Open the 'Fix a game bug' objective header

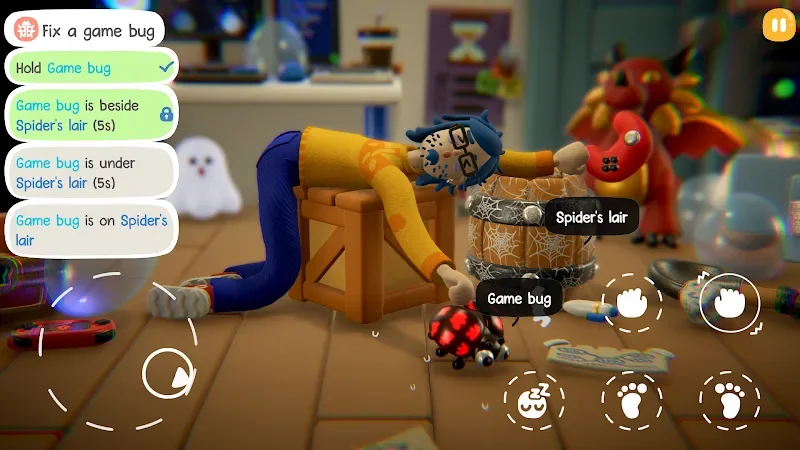[85, 30]
